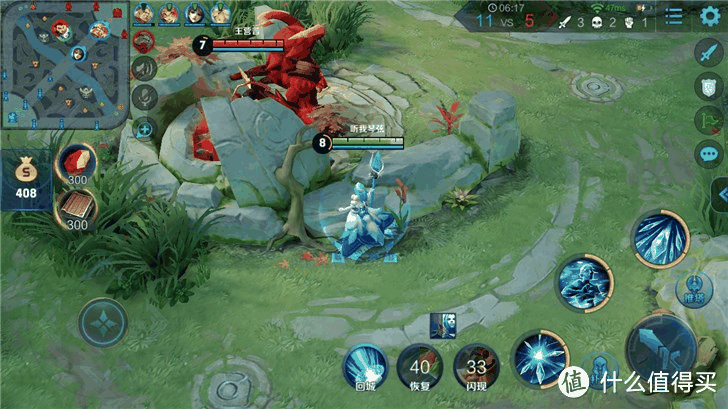Cast the ice crystal ultimate skill

click(658, 238)
